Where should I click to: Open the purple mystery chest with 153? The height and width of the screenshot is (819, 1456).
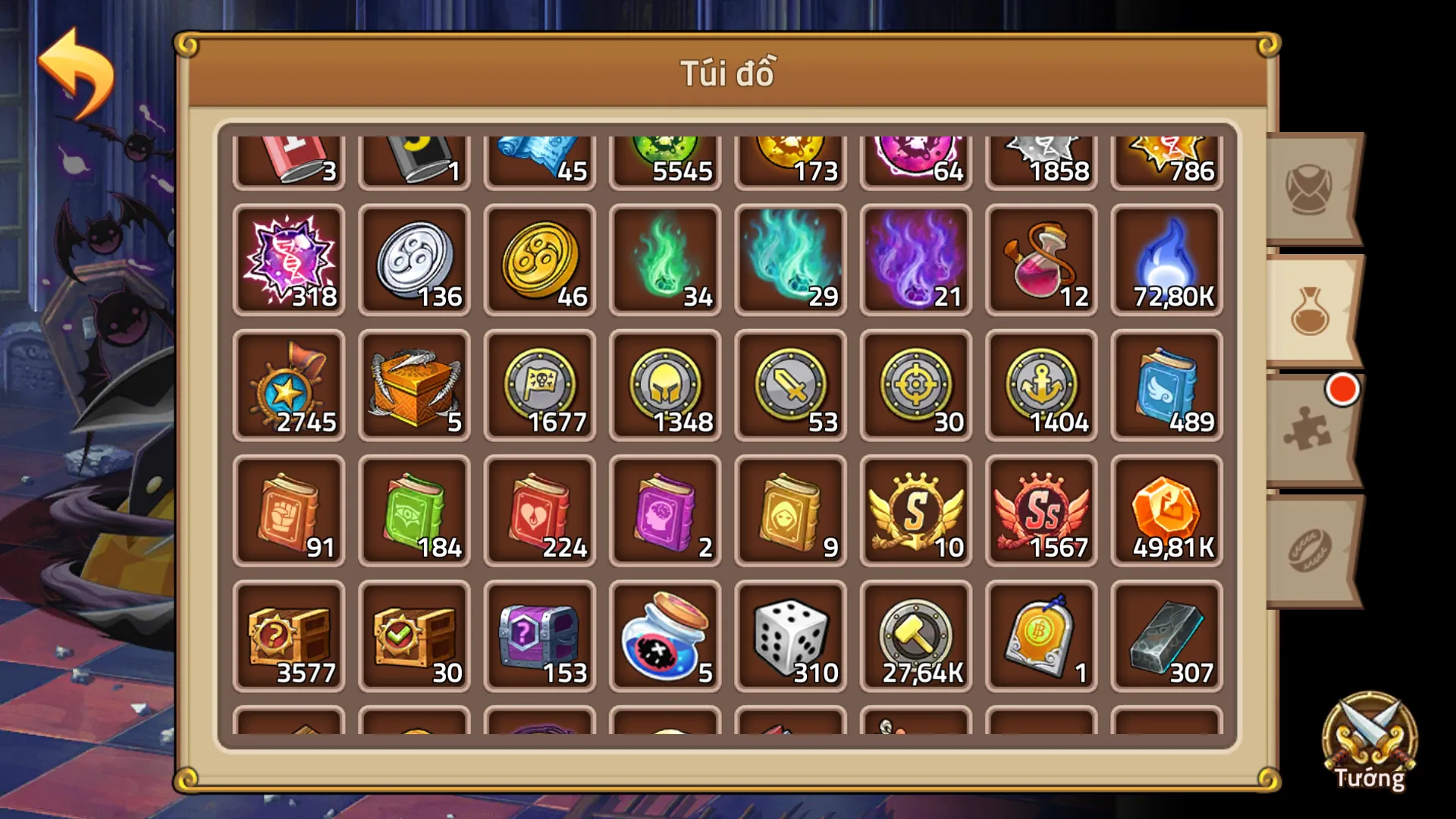pos(540,637)
